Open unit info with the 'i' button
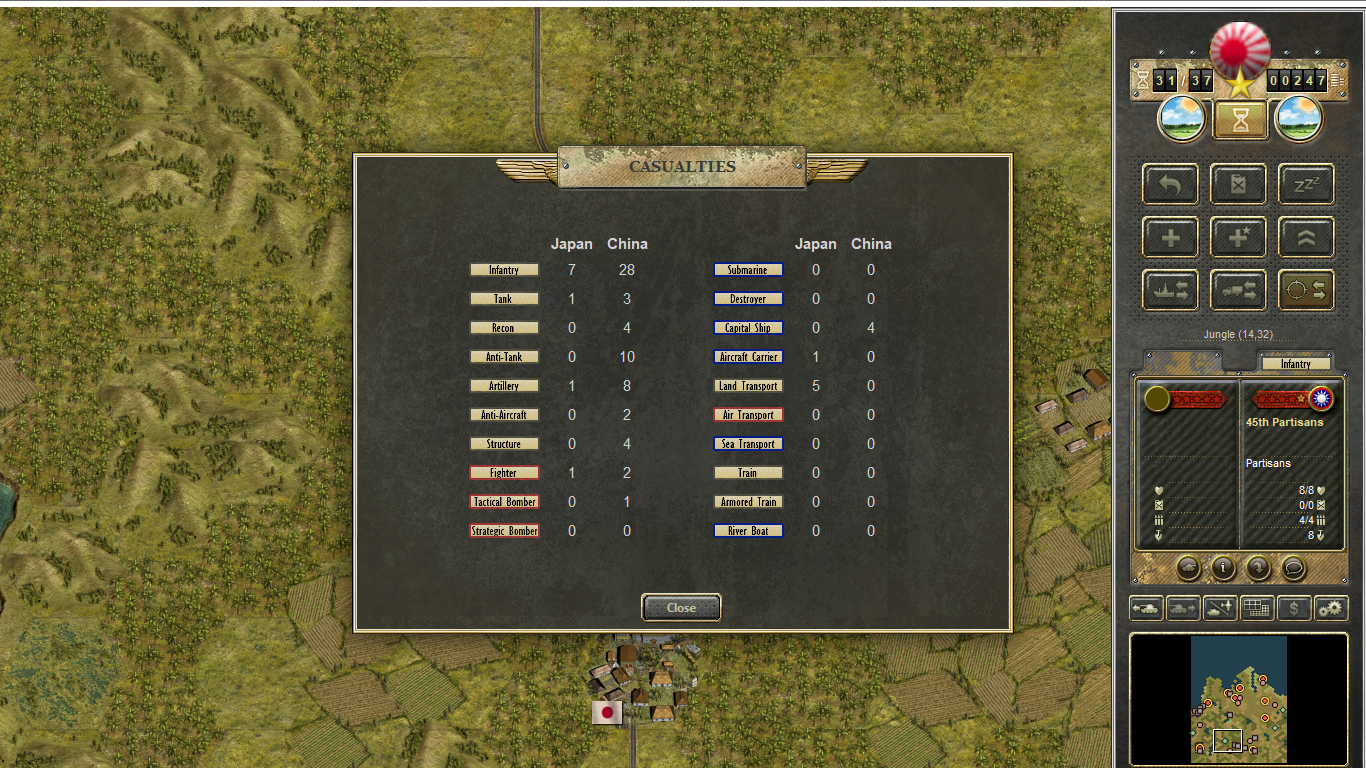The width and height of the screenshot is (1366, 768). pyautogui.click(x=1223, y=568)
